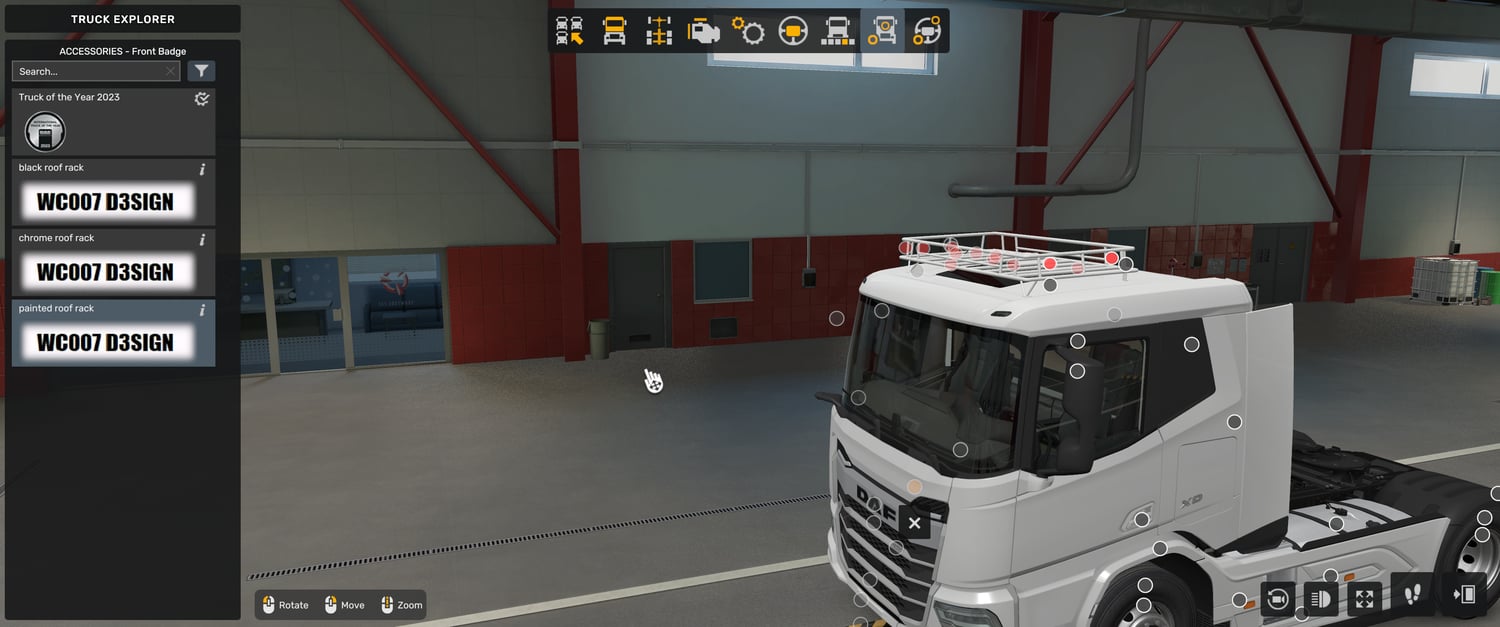Open the chassis category icon
Screen dimensions: 1500x627
[x=659, y=31]
